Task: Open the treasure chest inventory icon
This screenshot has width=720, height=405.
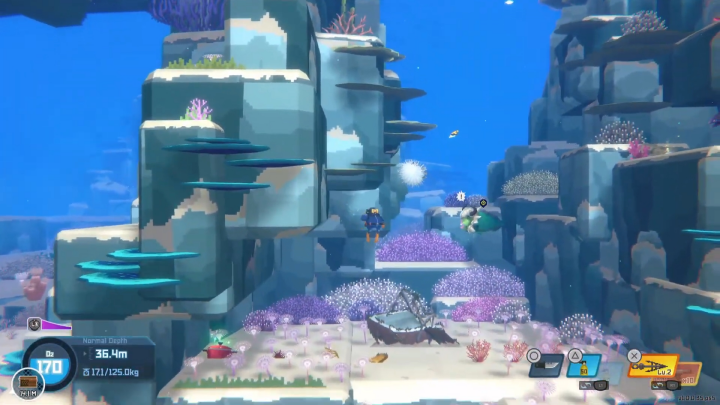Action: 28,381
